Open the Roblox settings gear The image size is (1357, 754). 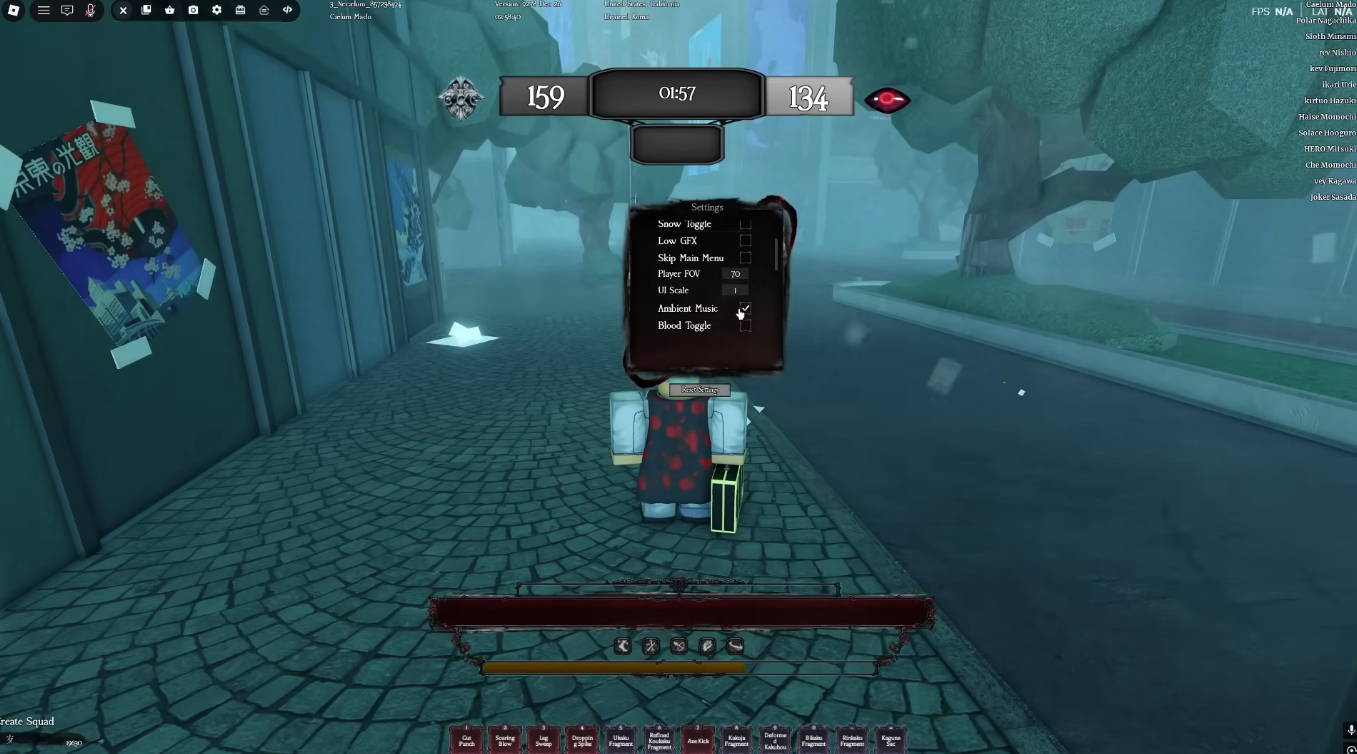tap(216, 10)
